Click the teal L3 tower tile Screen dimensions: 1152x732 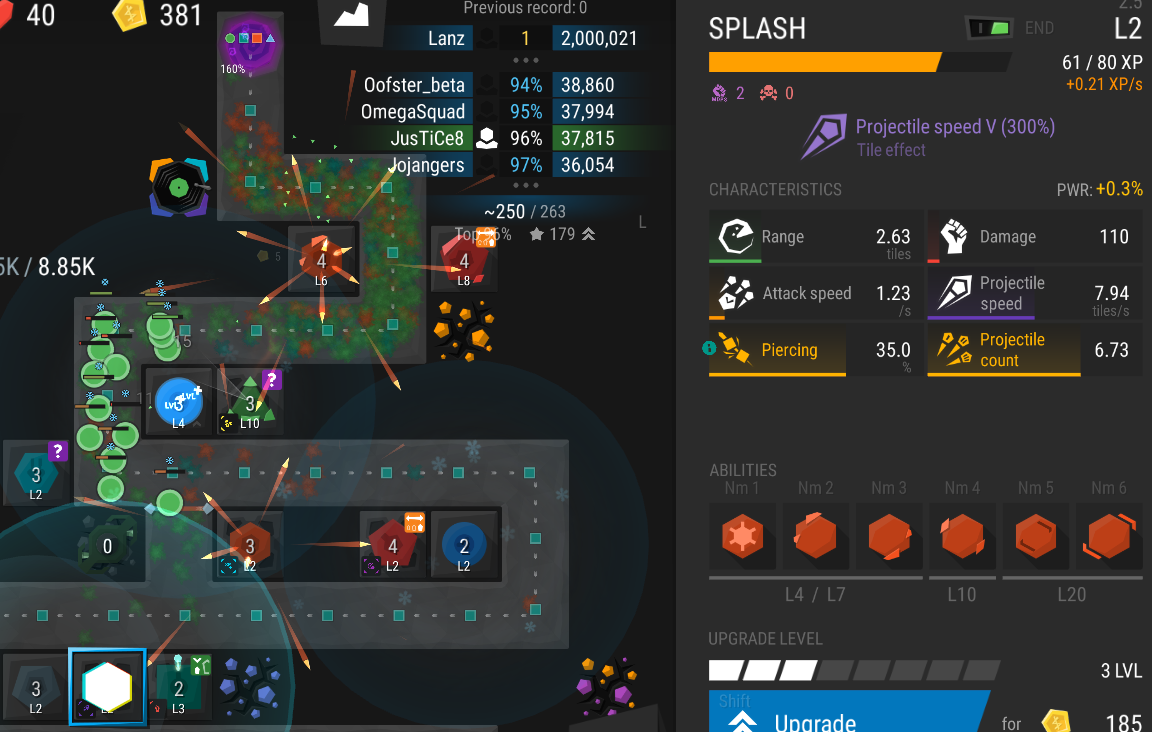click(179, 686)
